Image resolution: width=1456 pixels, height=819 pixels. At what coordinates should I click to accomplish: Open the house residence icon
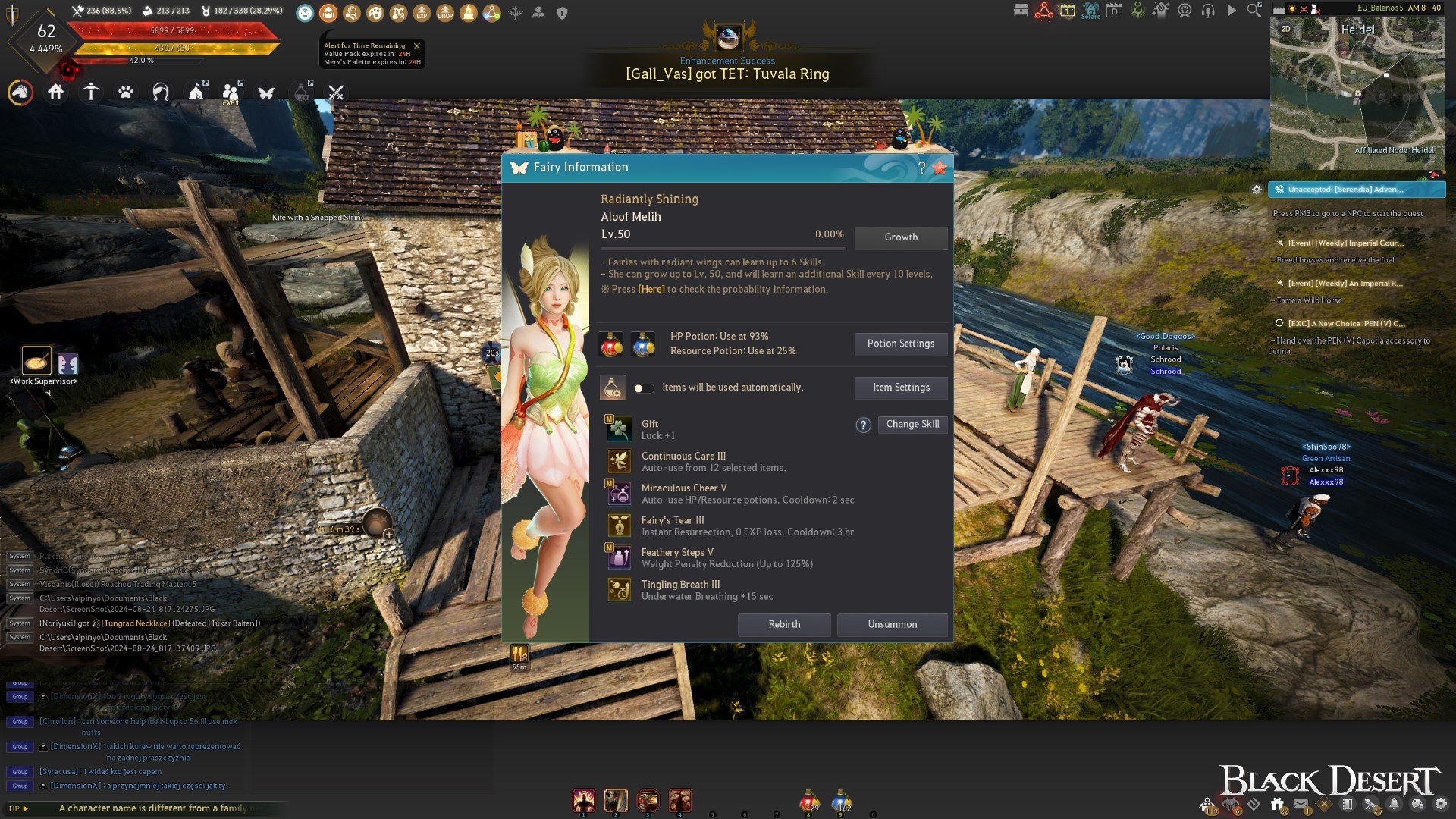click(x=55, y=93)
